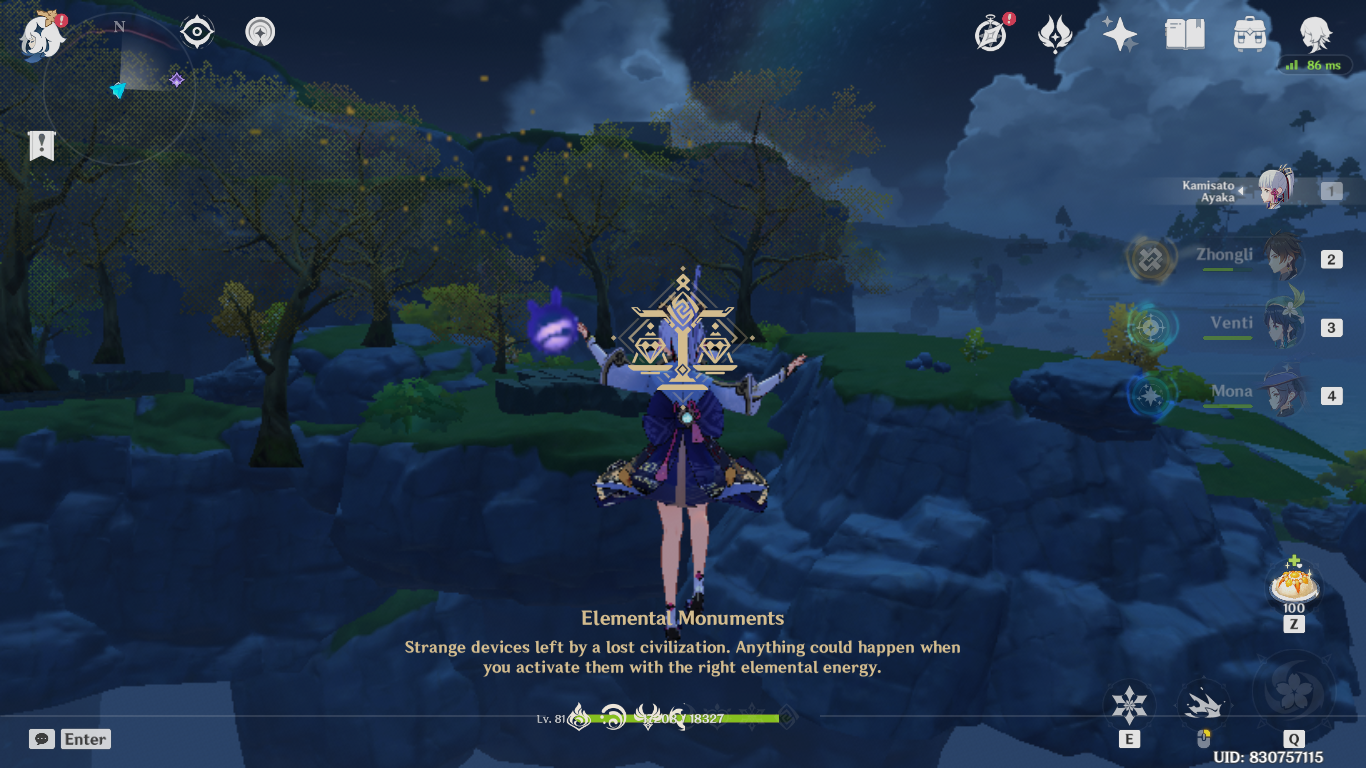Open the Events page clock icon with notification
The height and width of the screenshot is (768, 1366).
pos(988,32)
